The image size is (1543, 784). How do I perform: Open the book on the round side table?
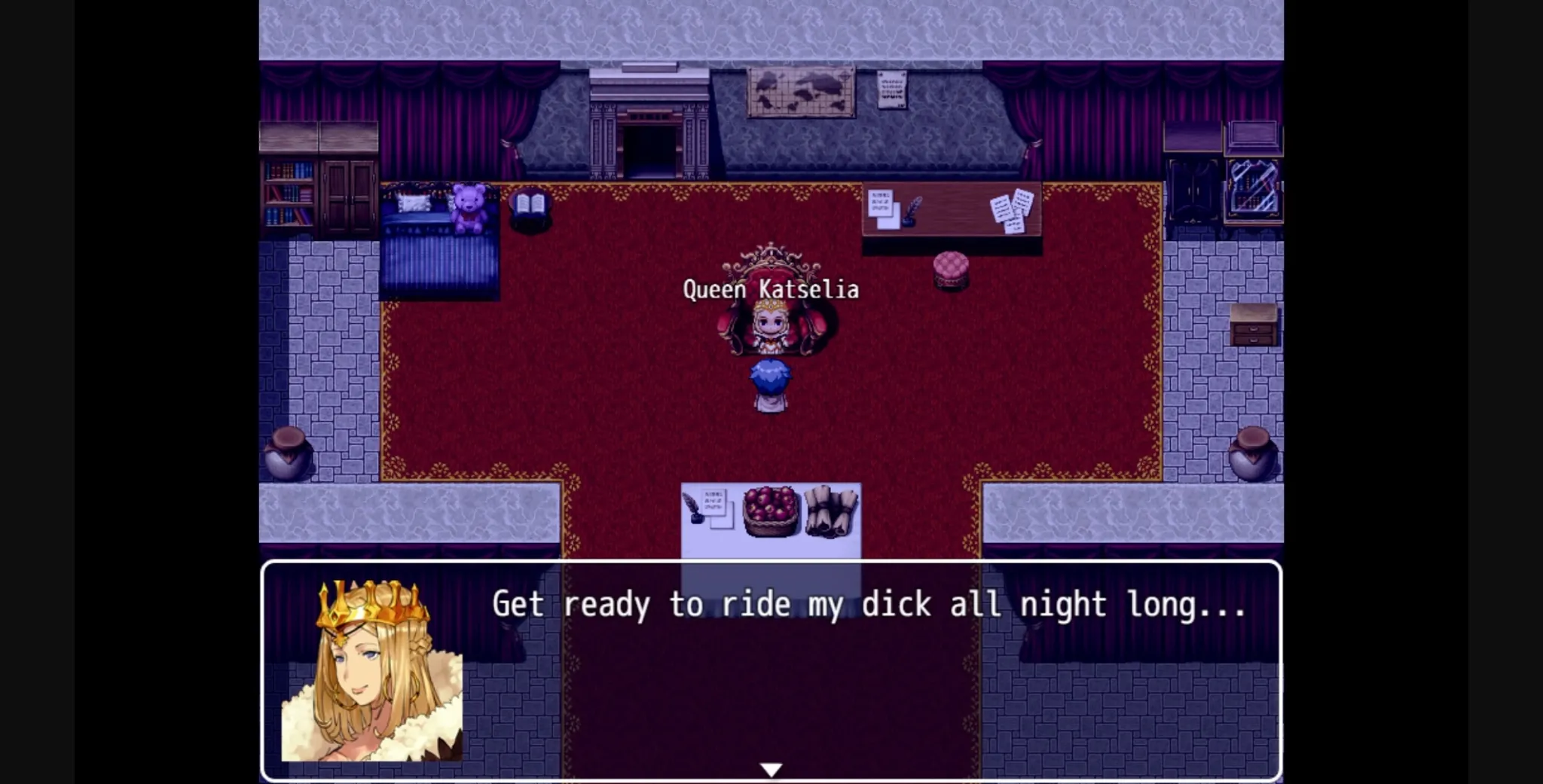[530, 203]
